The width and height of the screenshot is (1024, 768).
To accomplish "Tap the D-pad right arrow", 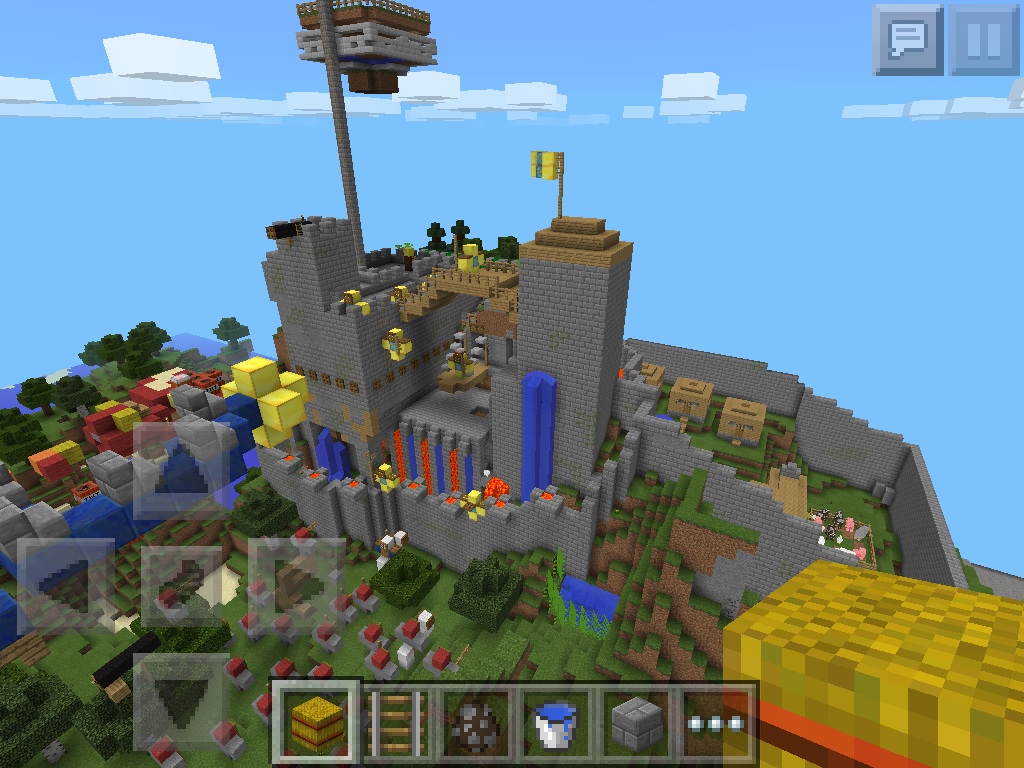I will point(298,585).
